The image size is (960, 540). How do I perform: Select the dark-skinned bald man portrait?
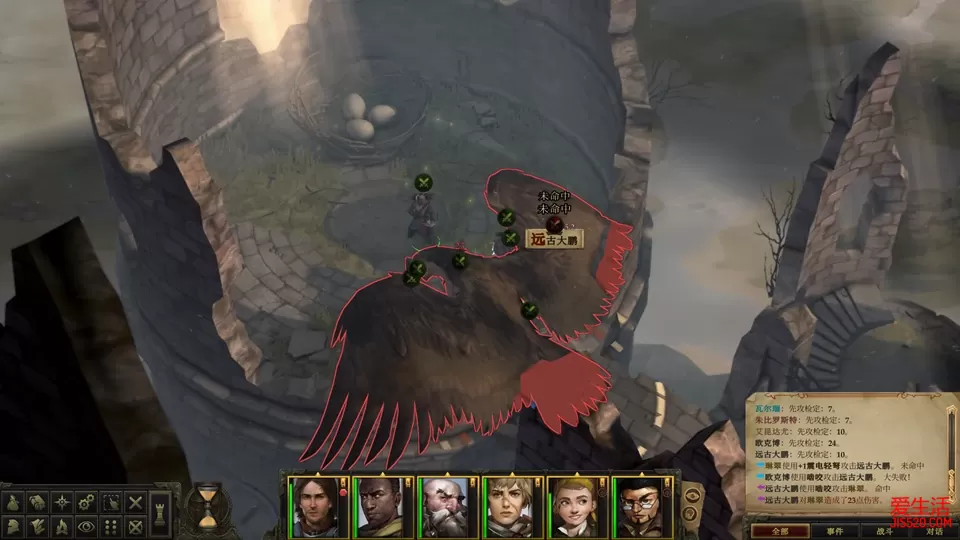point(376,507)
